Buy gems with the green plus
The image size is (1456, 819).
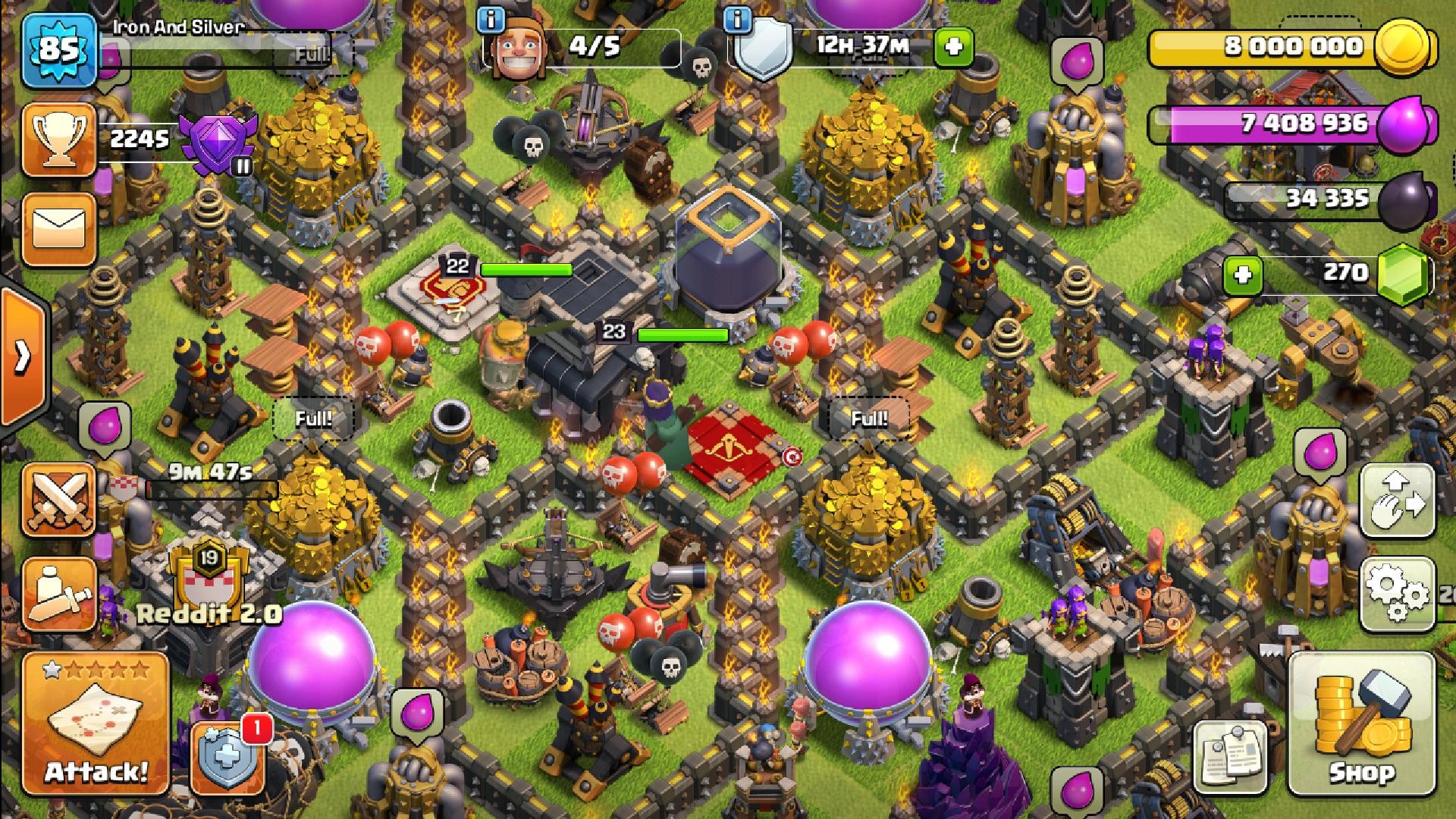point(1243,275)
